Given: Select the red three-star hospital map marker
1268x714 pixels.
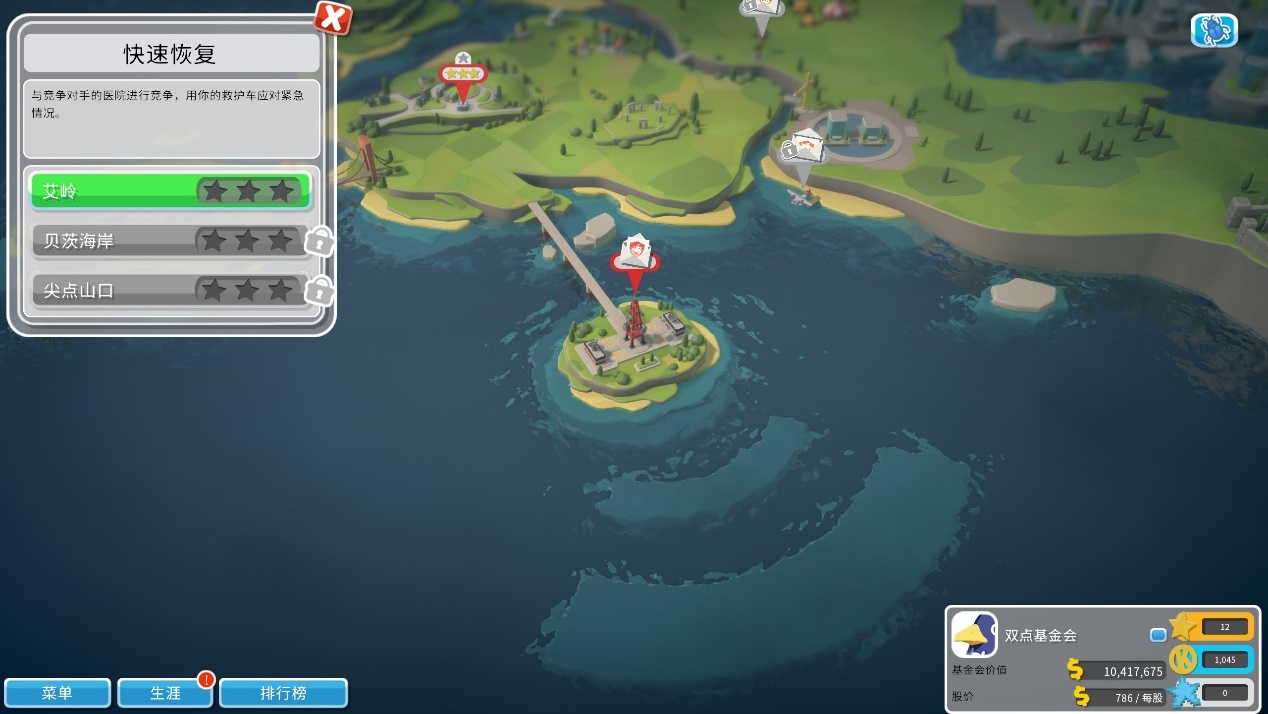Looking at the screenshot, I should 462,76.
